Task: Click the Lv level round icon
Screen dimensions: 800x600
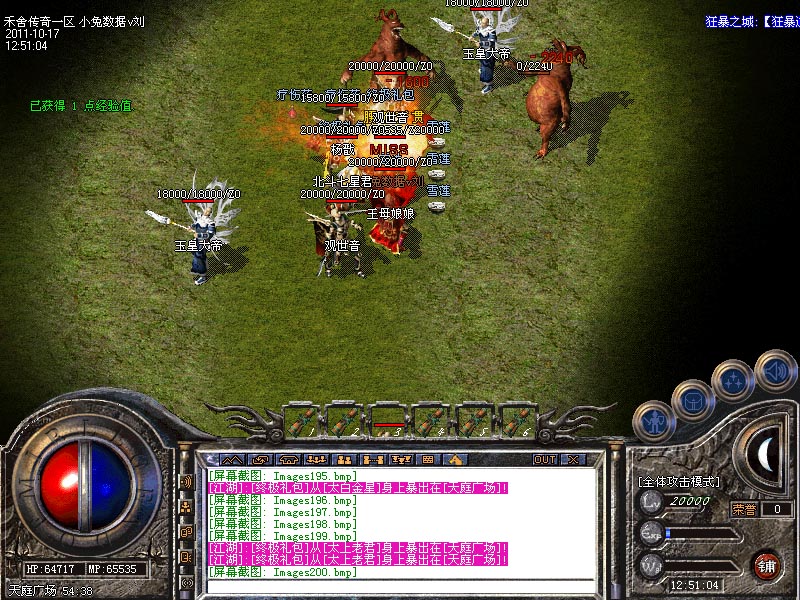Action: pos(653,501)
